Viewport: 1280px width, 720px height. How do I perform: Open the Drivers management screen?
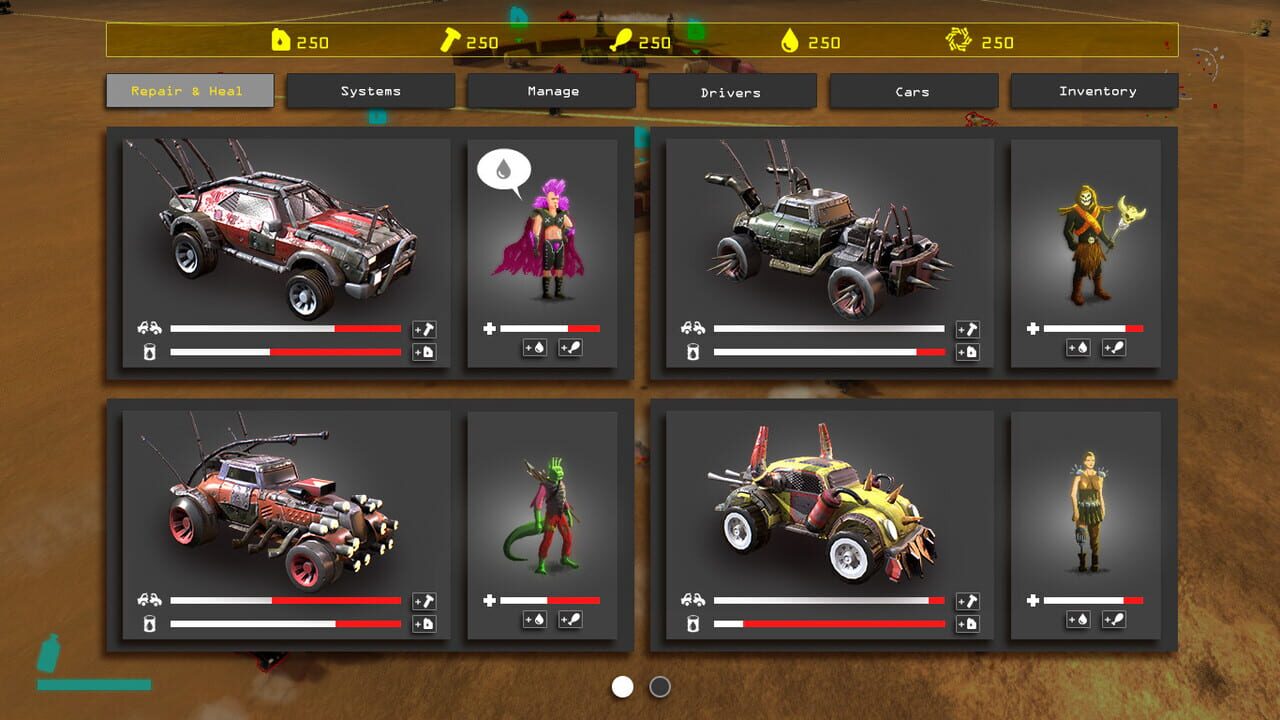[x=732, y=91]
